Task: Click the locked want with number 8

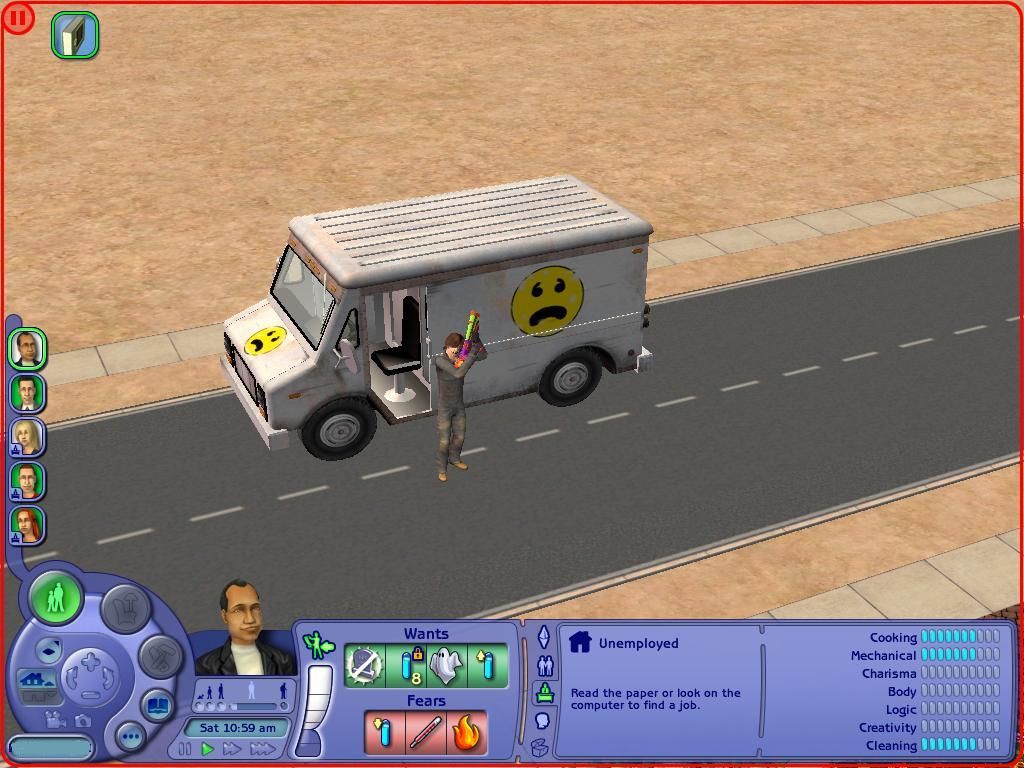Action: tap(407, 665)
